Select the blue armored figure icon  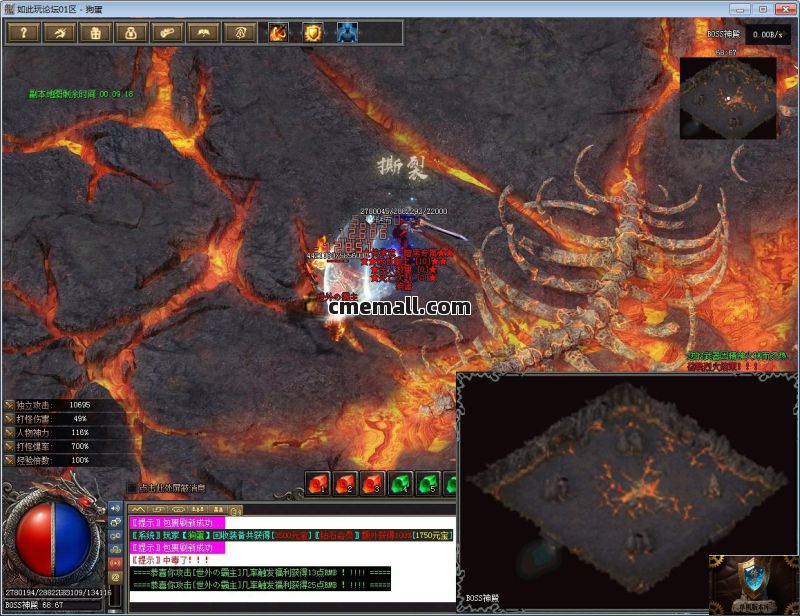347,33
